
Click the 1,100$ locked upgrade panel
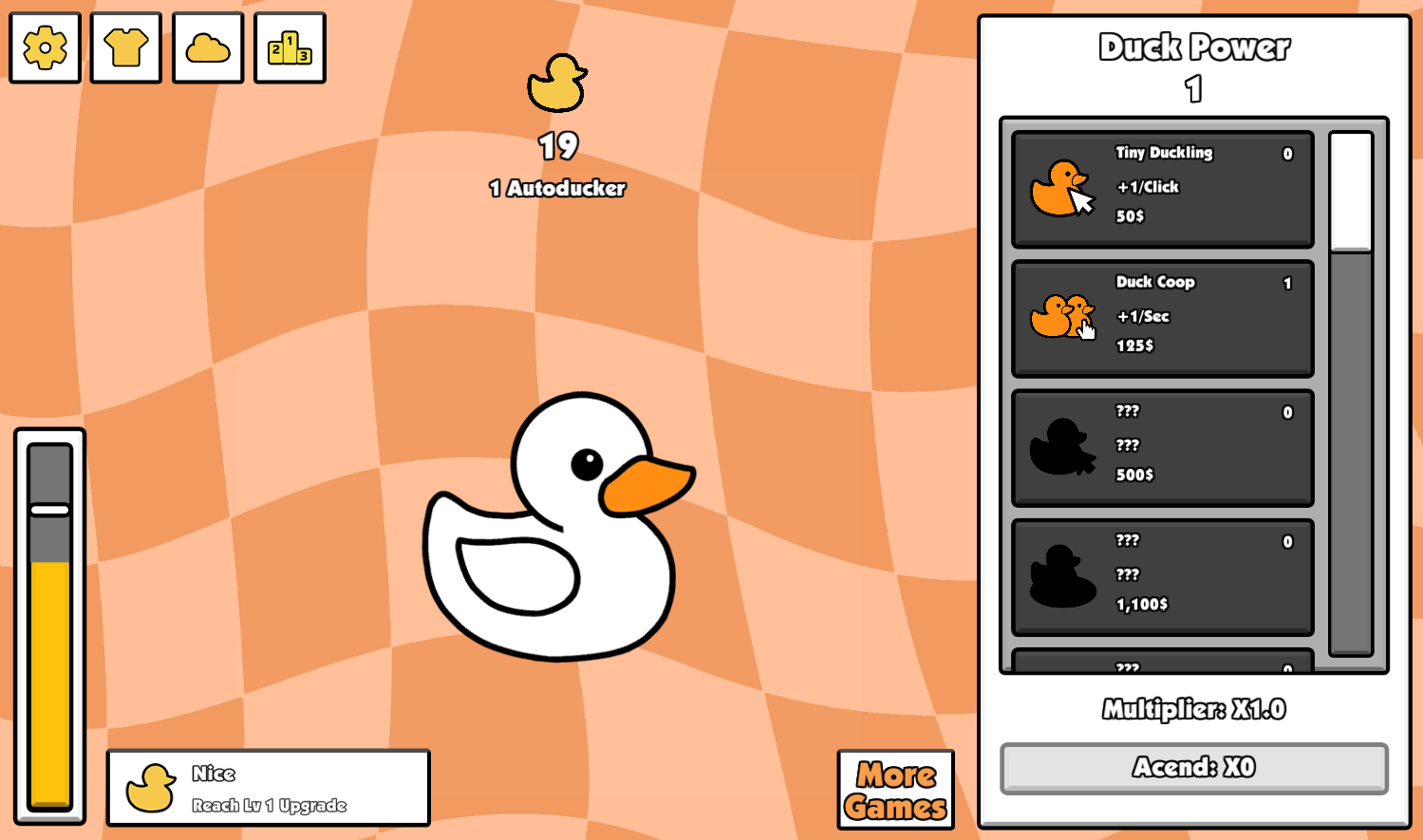pyautogui.click(x=1160, y=576)
